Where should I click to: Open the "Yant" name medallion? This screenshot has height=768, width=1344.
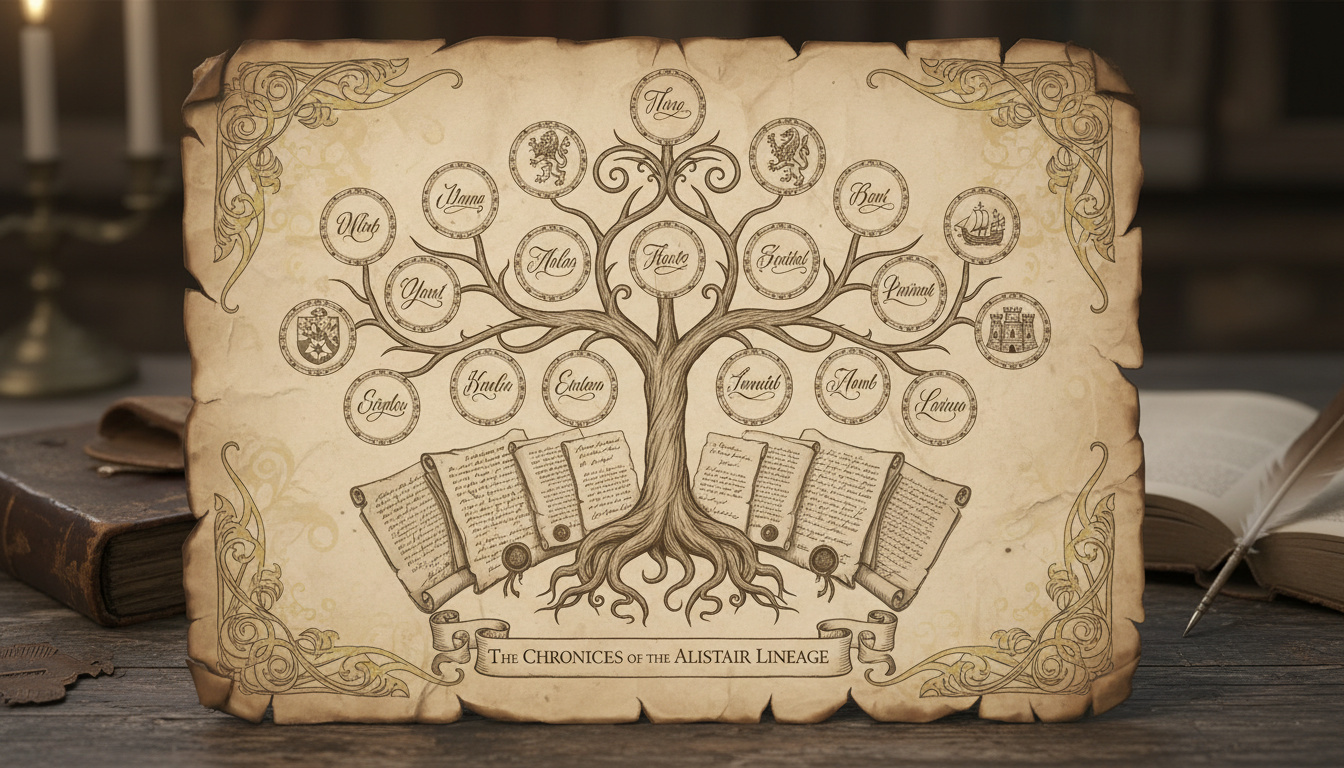point(422,293)
